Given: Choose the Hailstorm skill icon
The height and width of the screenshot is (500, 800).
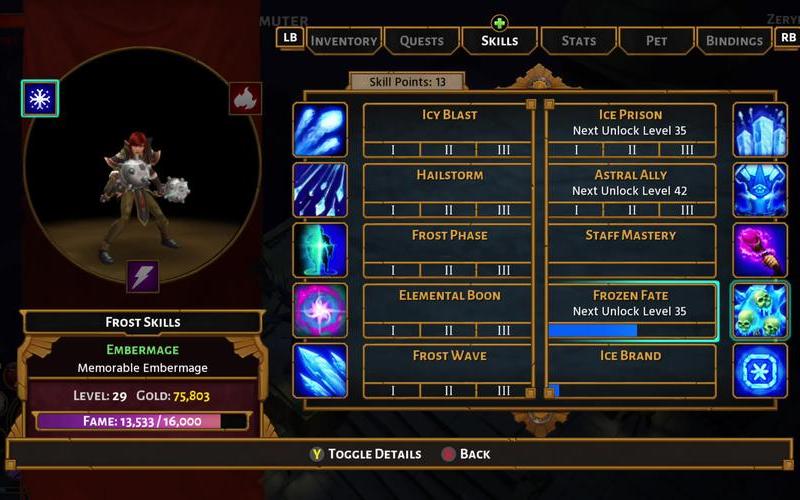Looking at the screenshot, I should [x=320, y=190].
